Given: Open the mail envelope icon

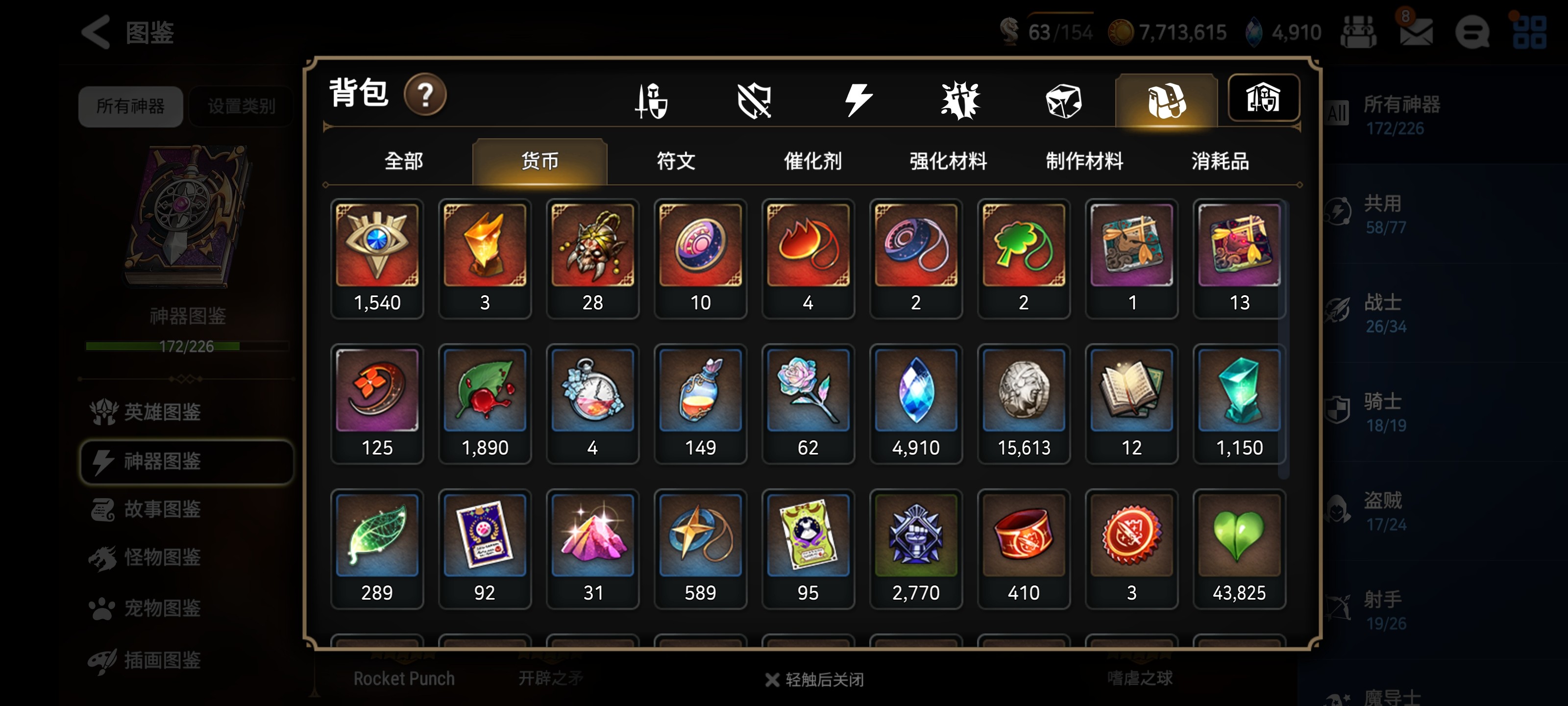Looking at the screenshot, I should click(x=1415, y=32).
